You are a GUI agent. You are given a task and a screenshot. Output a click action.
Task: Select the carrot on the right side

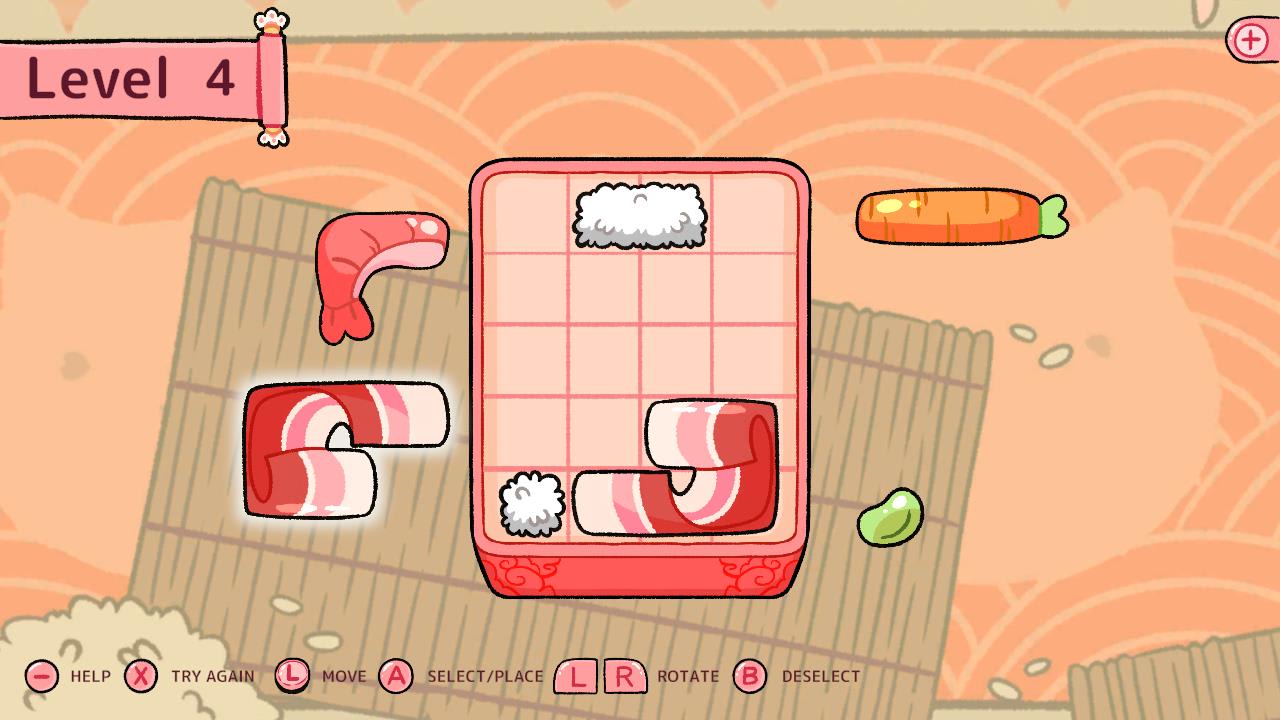[x=945, y=215]
